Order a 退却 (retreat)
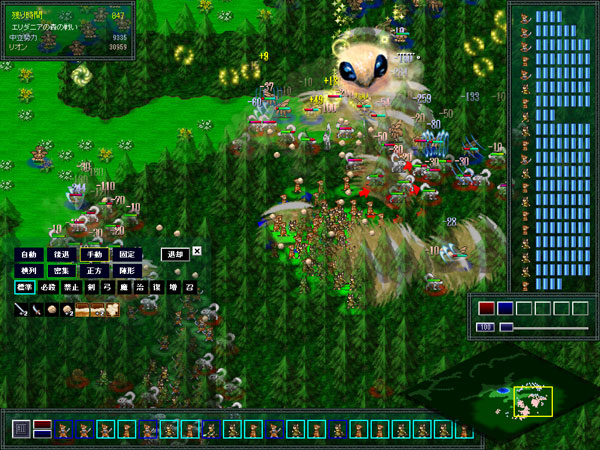This screenshot has height=450, width=600. (x=175, y=254)
